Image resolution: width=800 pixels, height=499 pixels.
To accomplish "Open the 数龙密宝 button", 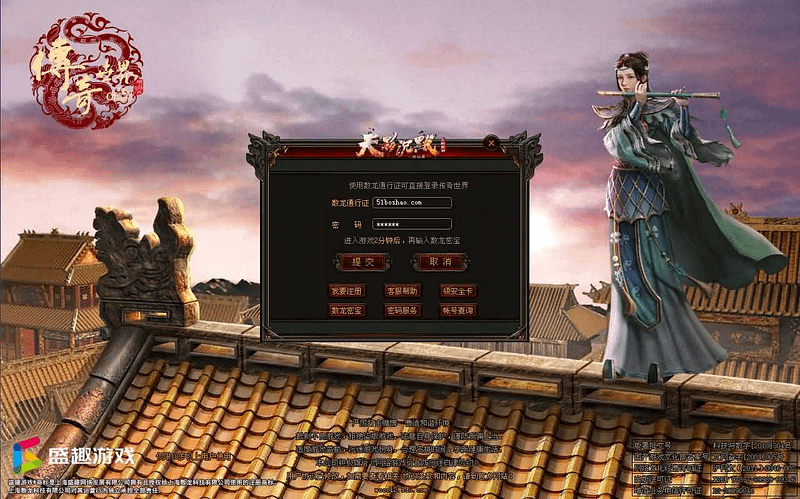I will pos(348,310).
